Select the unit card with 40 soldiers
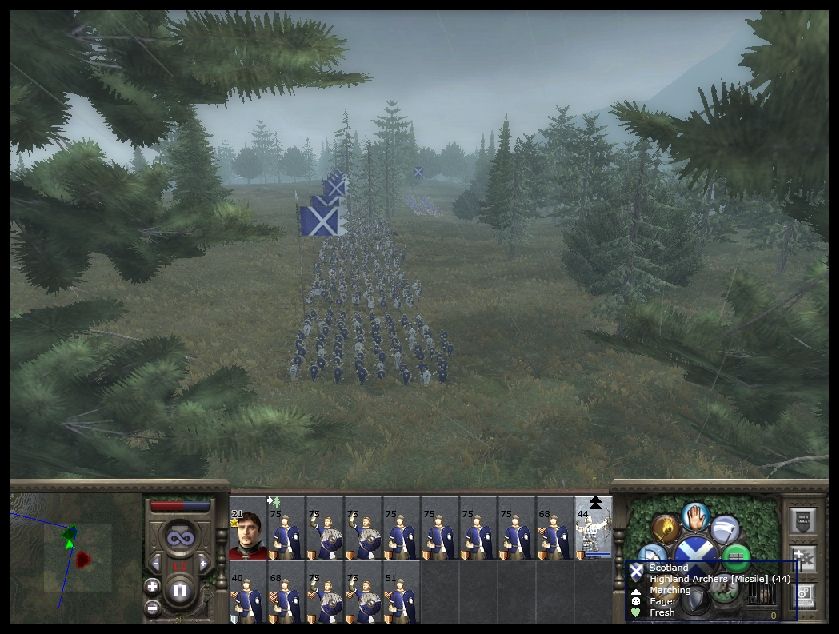This screenshot has height=634, width=839. click(x=247, y=592)
